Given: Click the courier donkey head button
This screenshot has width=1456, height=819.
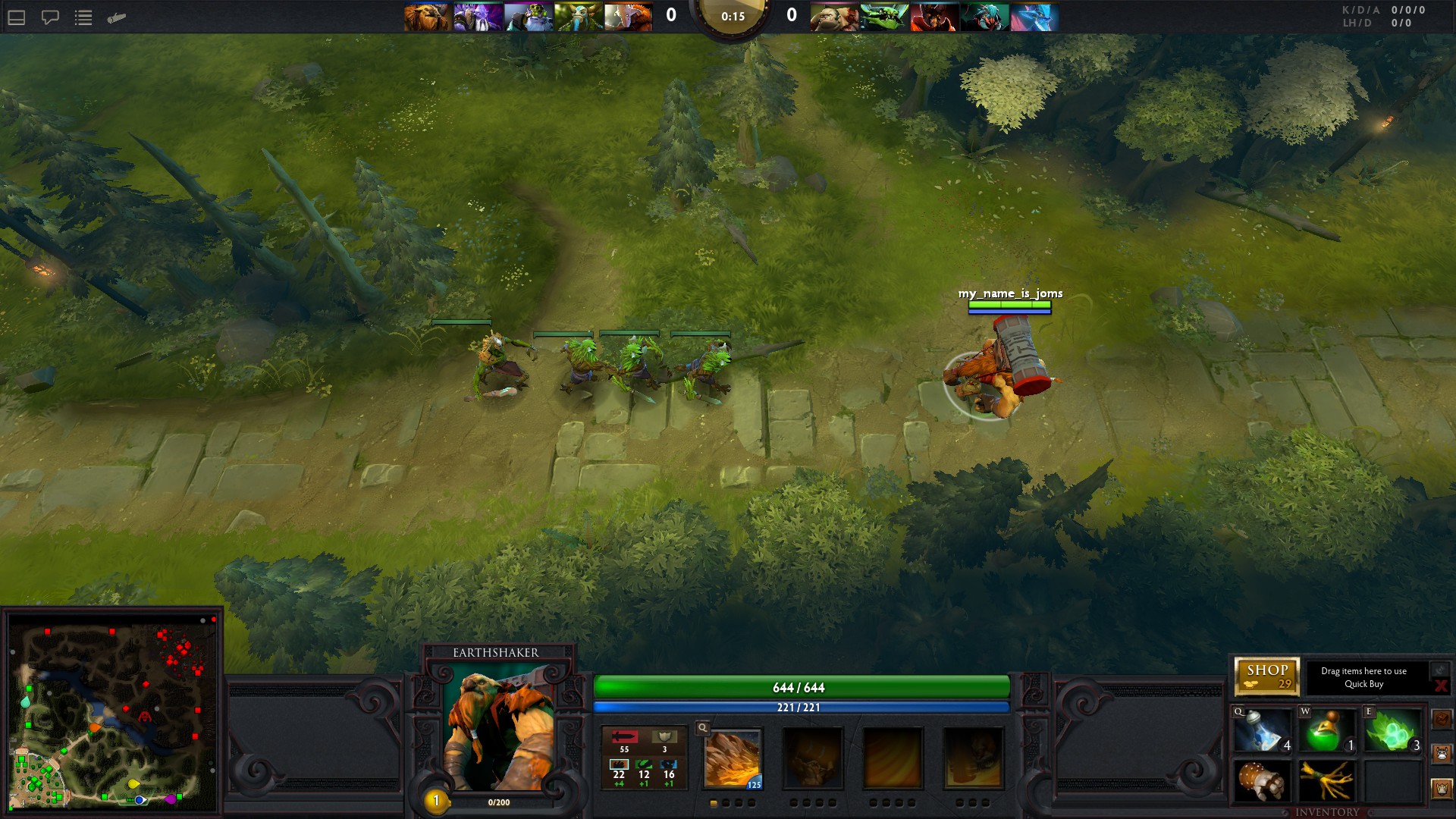Looking at the screenshot, I should 1442,754.
